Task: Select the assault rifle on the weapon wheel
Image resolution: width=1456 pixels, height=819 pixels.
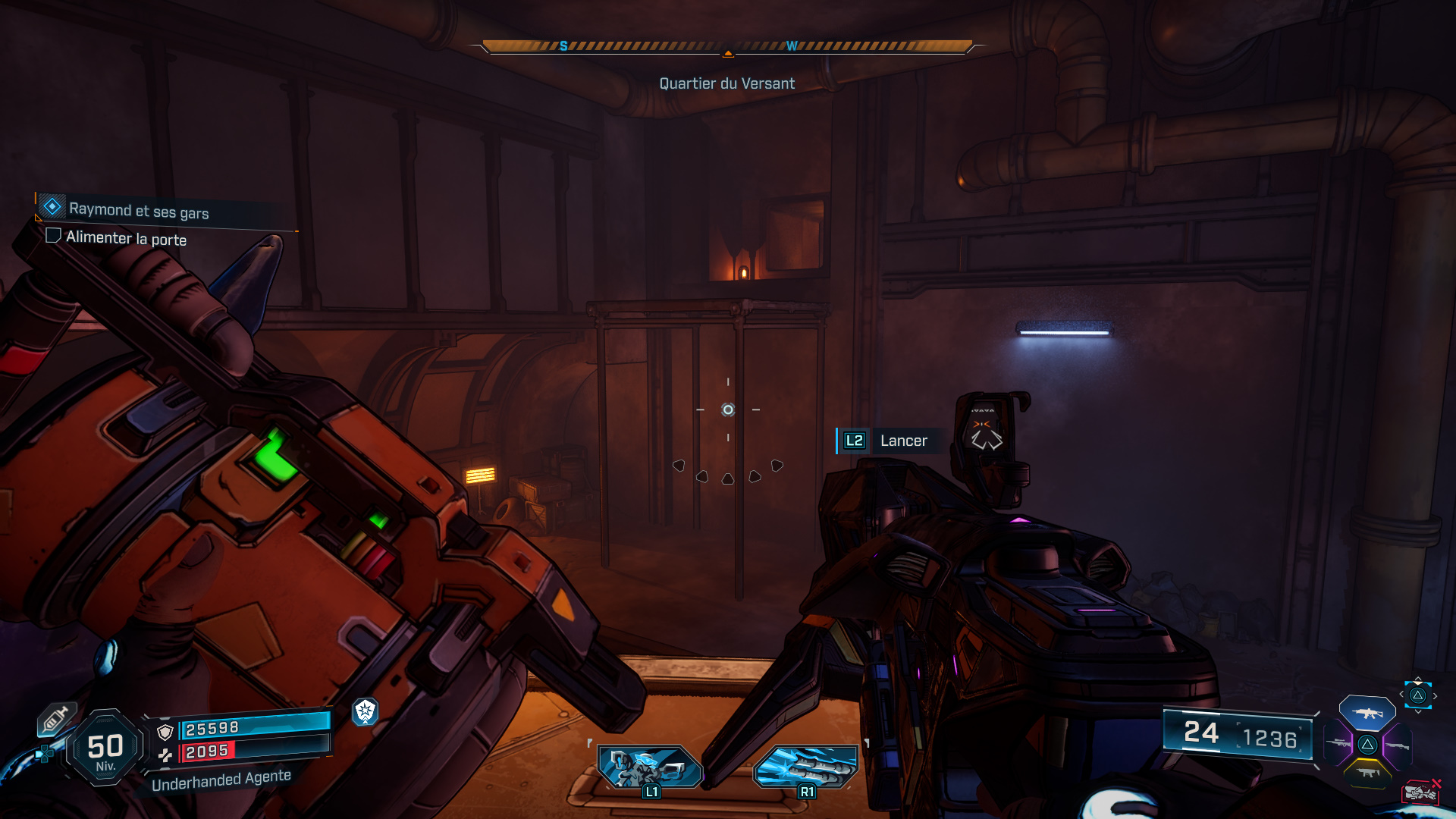Action: tap(1367, 712)
